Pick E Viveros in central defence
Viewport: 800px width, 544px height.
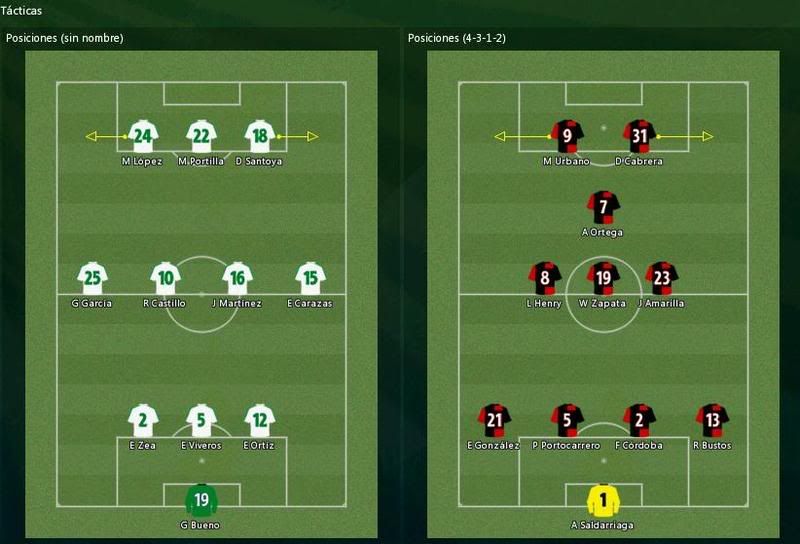click(201, 420)
